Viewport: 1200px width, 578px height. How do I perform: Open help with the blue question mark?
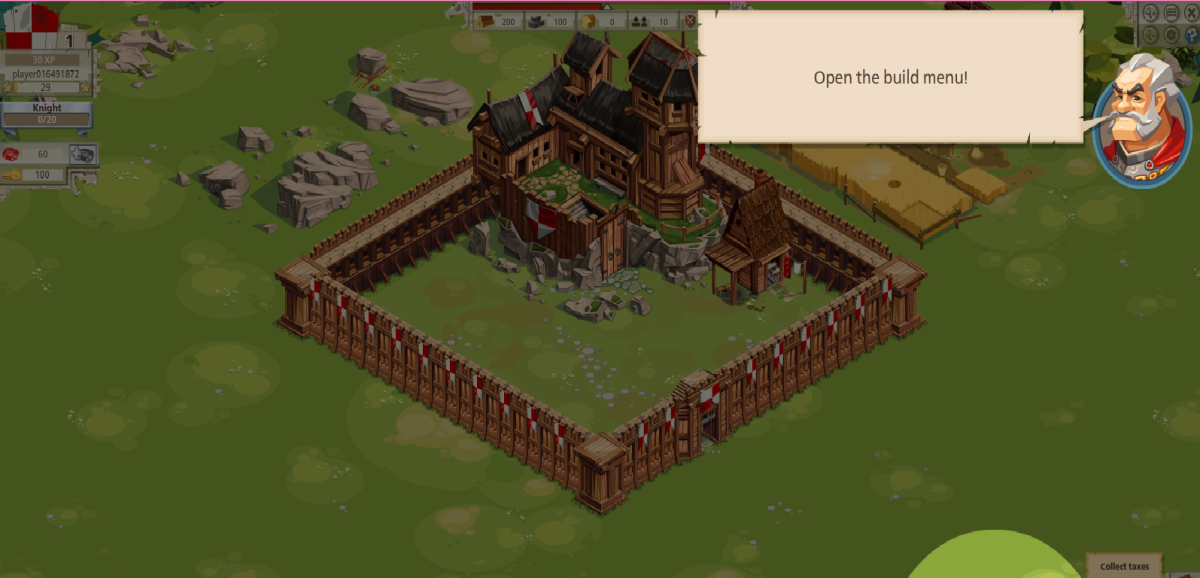coord(1192,35)
